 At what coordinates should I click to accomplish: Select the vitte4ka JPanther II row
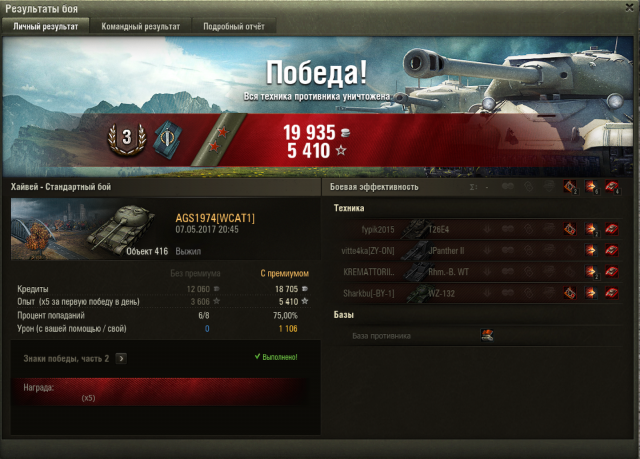pos(476,250)
